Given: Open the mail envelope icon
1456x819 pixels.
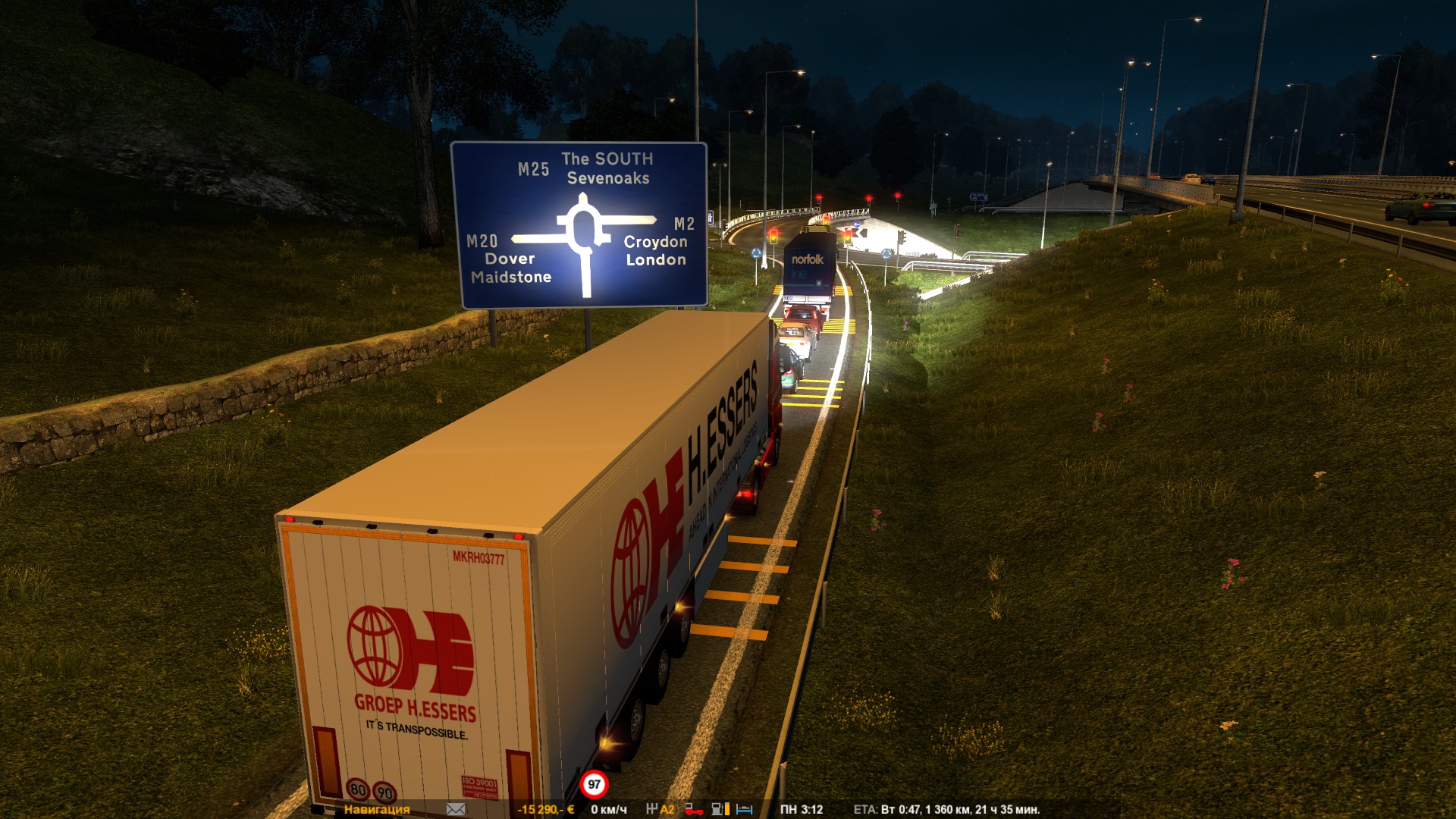Looking at the screenshot, I should [x=456, y=809].
